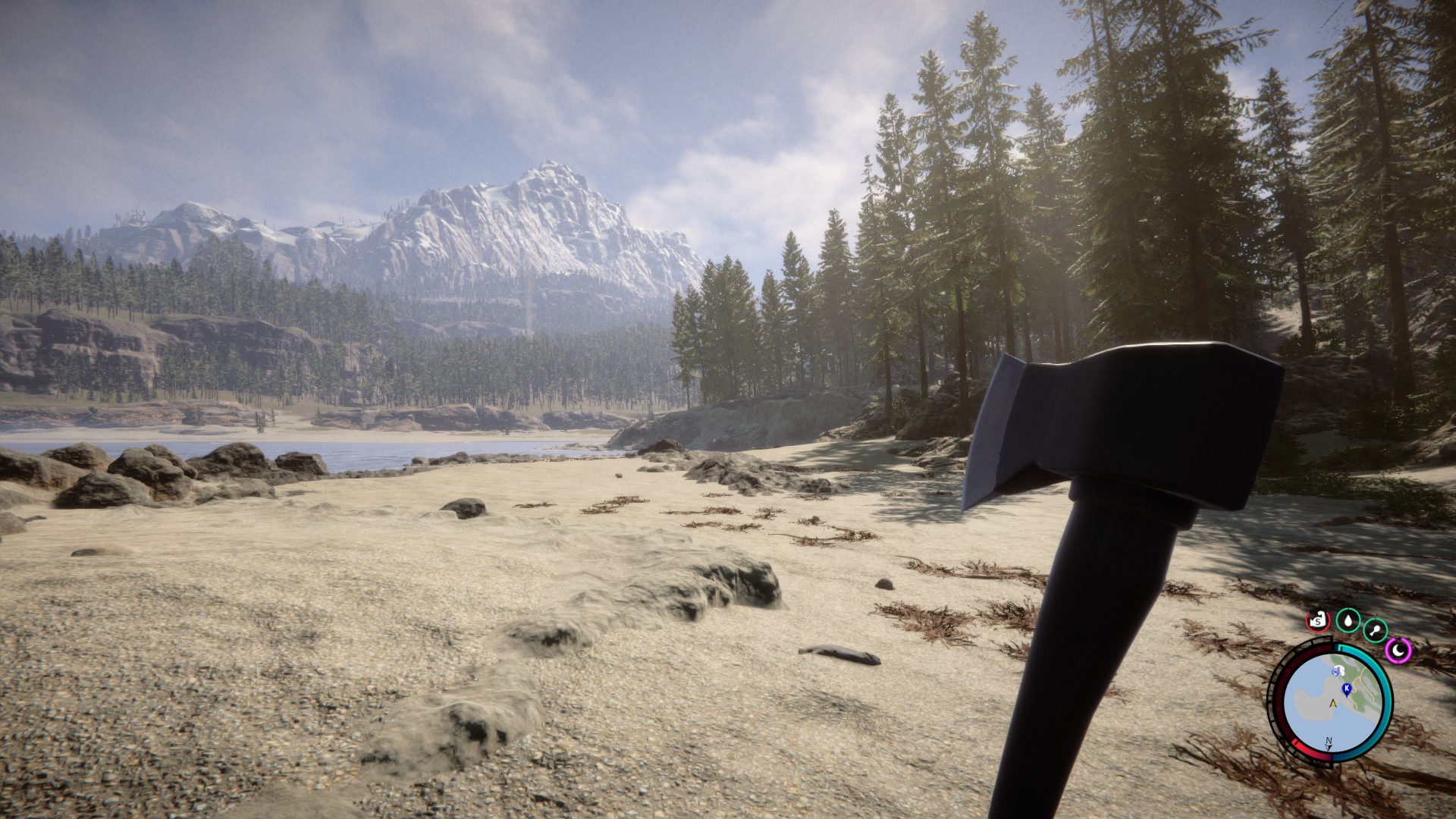The image size is (1456, 819).
Task: Click the red flexing arm strength icon
Action: pyautogui.click(x=1318, y=621)
